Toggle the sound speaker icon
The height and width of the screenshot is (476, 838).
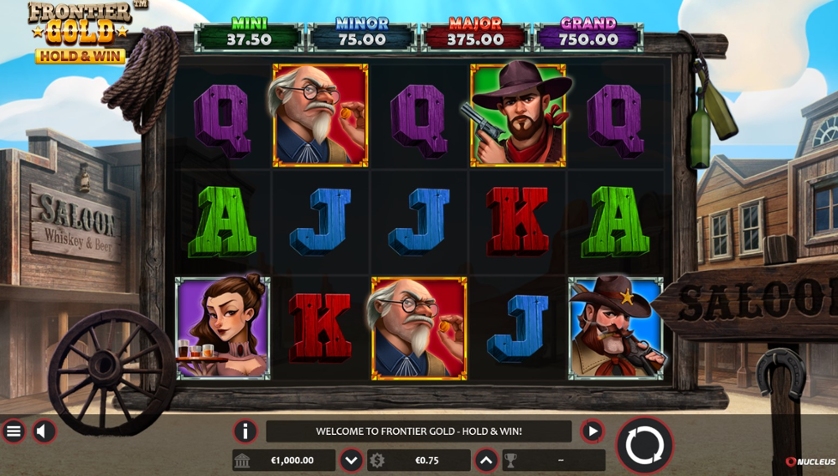point(44,431)
